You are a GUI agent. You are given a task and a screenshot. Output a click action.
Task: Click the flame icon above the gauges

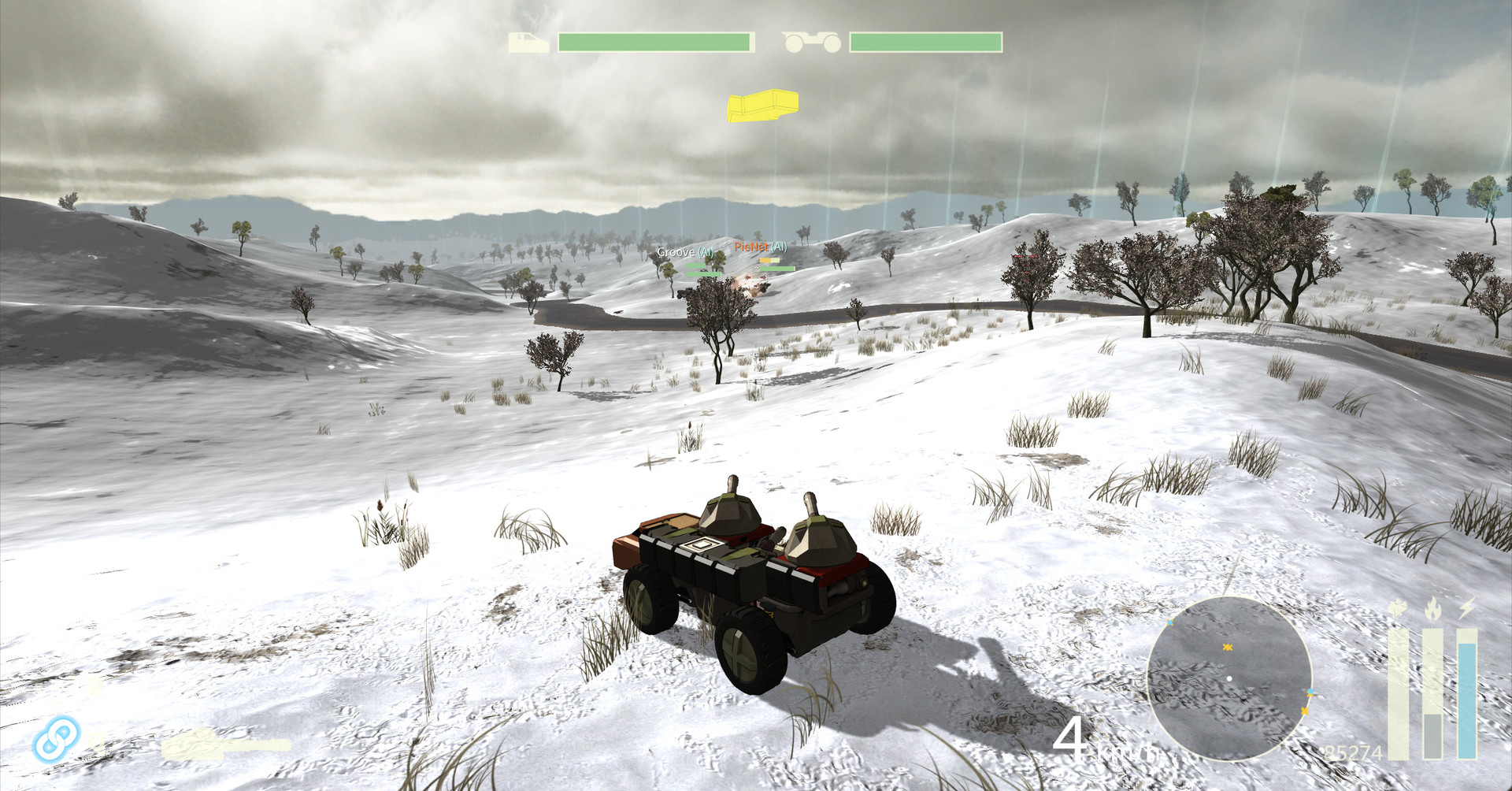(1432, 609)
